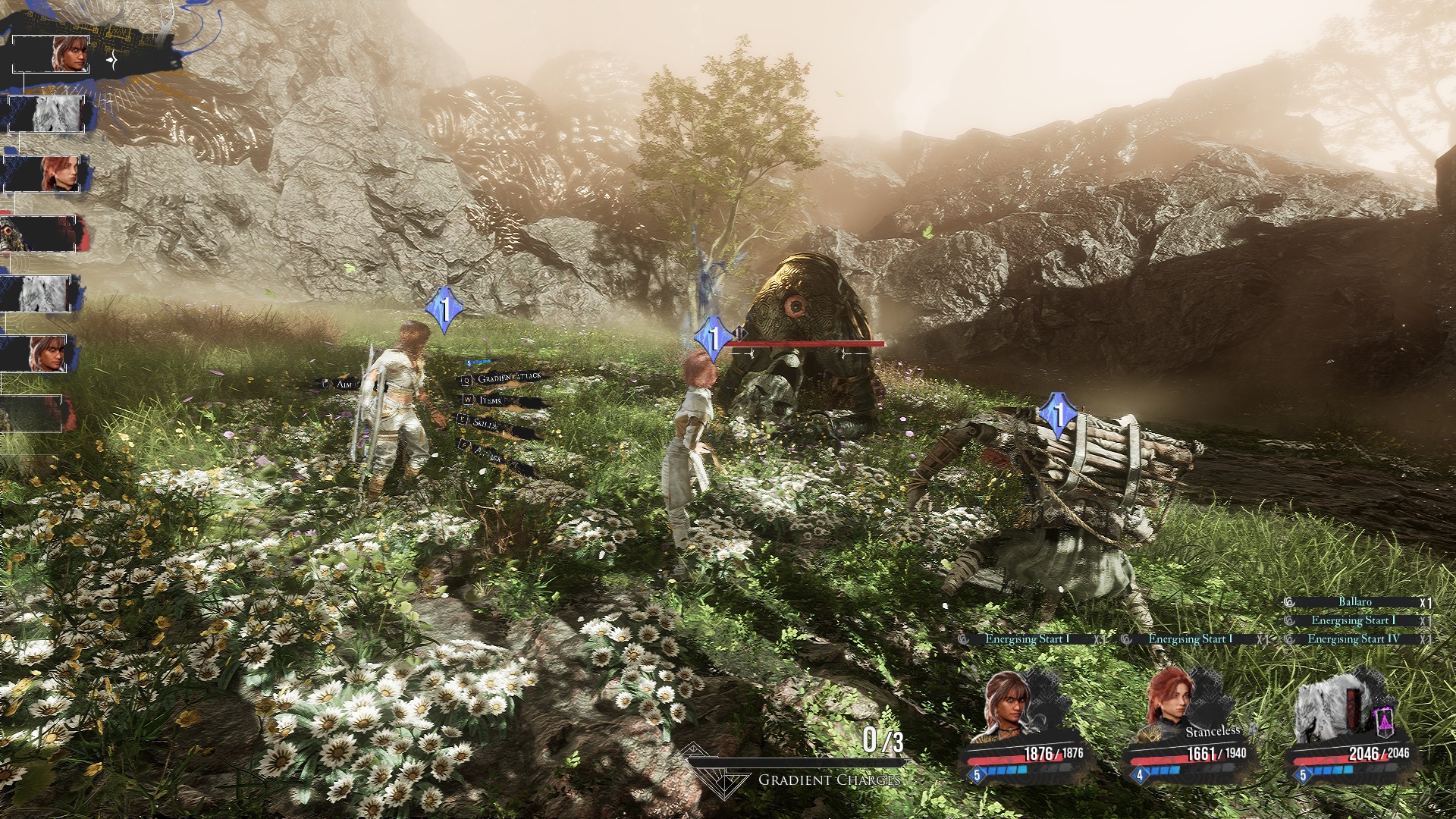The height and width of the screenshot is (819, 1456).
Task: Click the Ballaro status entry
Action: pos(1354,602)
